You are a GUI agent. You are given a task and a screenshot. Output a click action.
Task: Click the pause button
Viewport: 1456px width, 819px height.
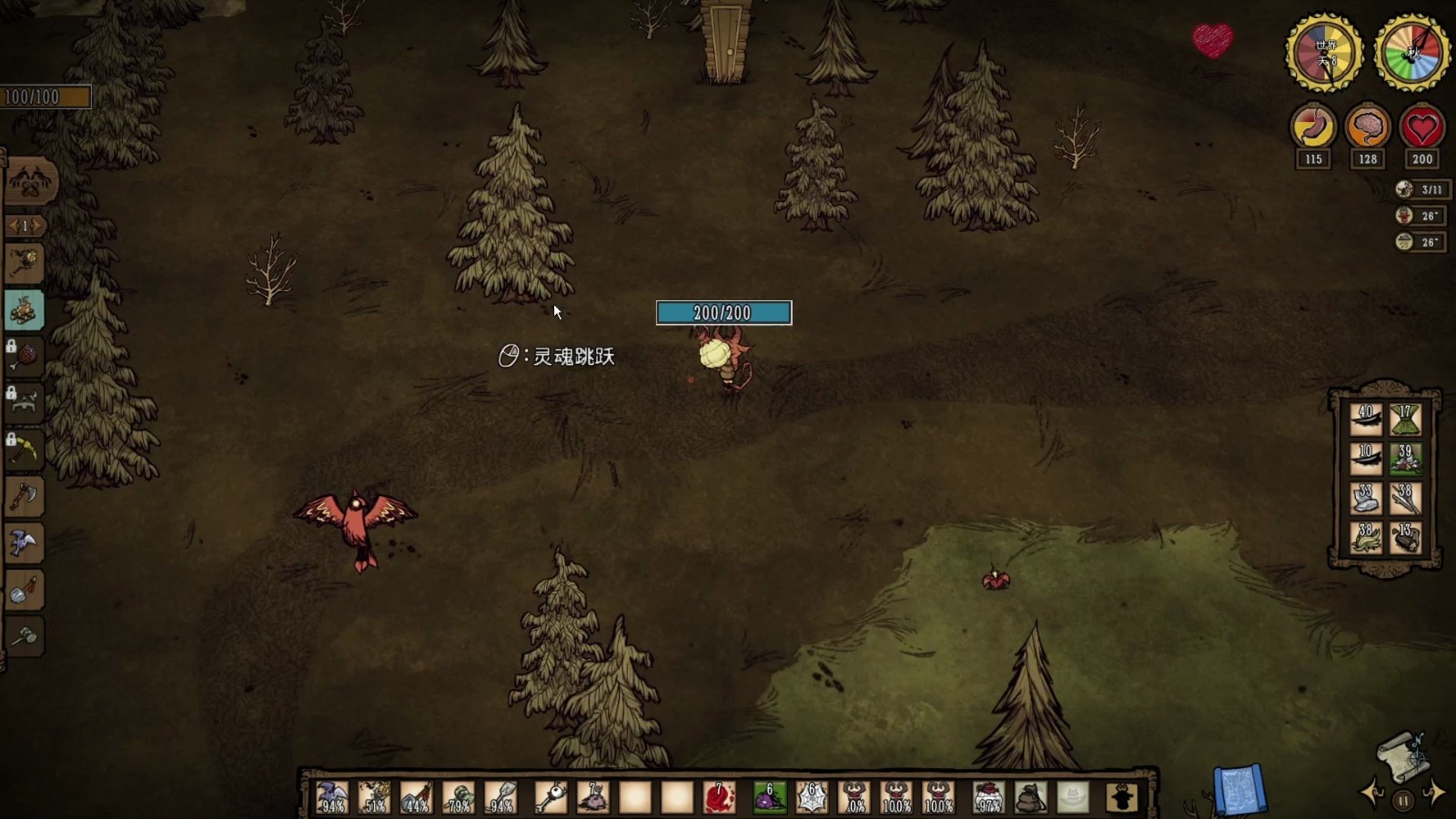coord(1403,801)
